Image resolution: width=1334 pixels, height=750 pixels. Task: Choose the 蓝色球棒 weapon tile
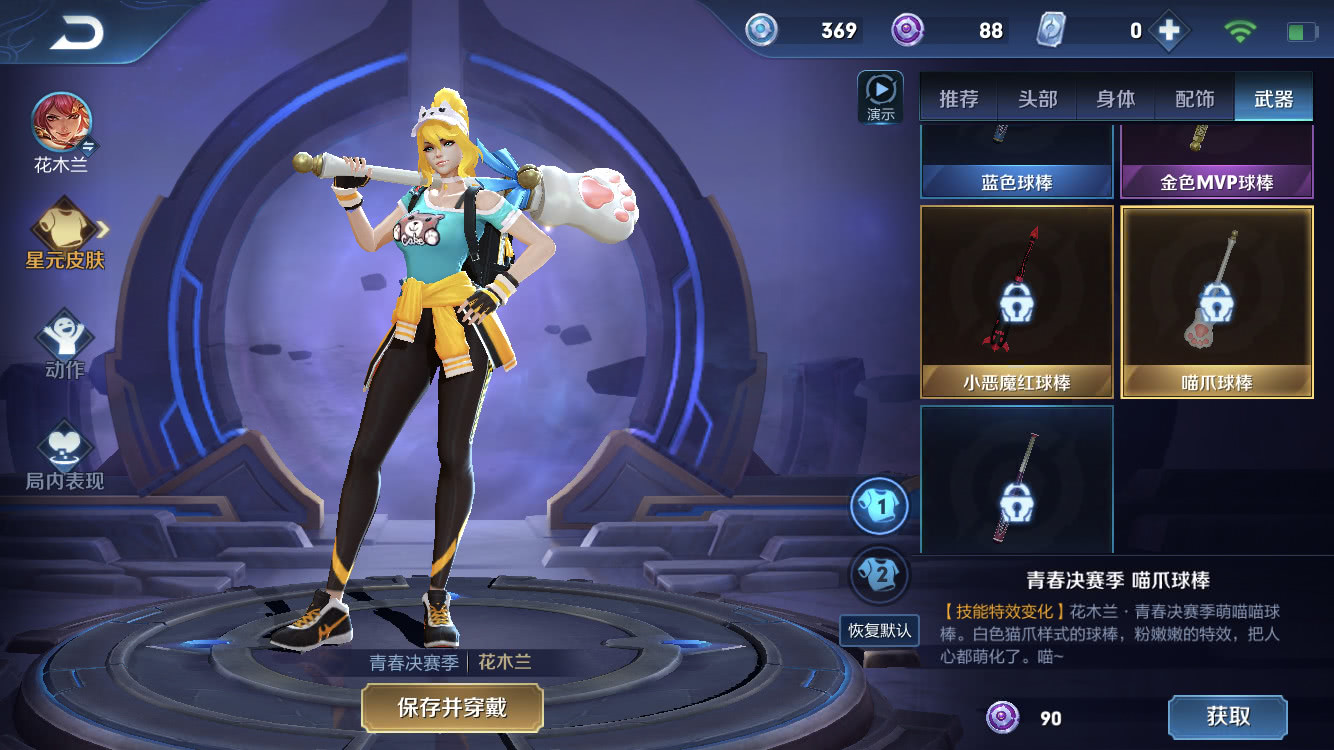click(1016, 164)
